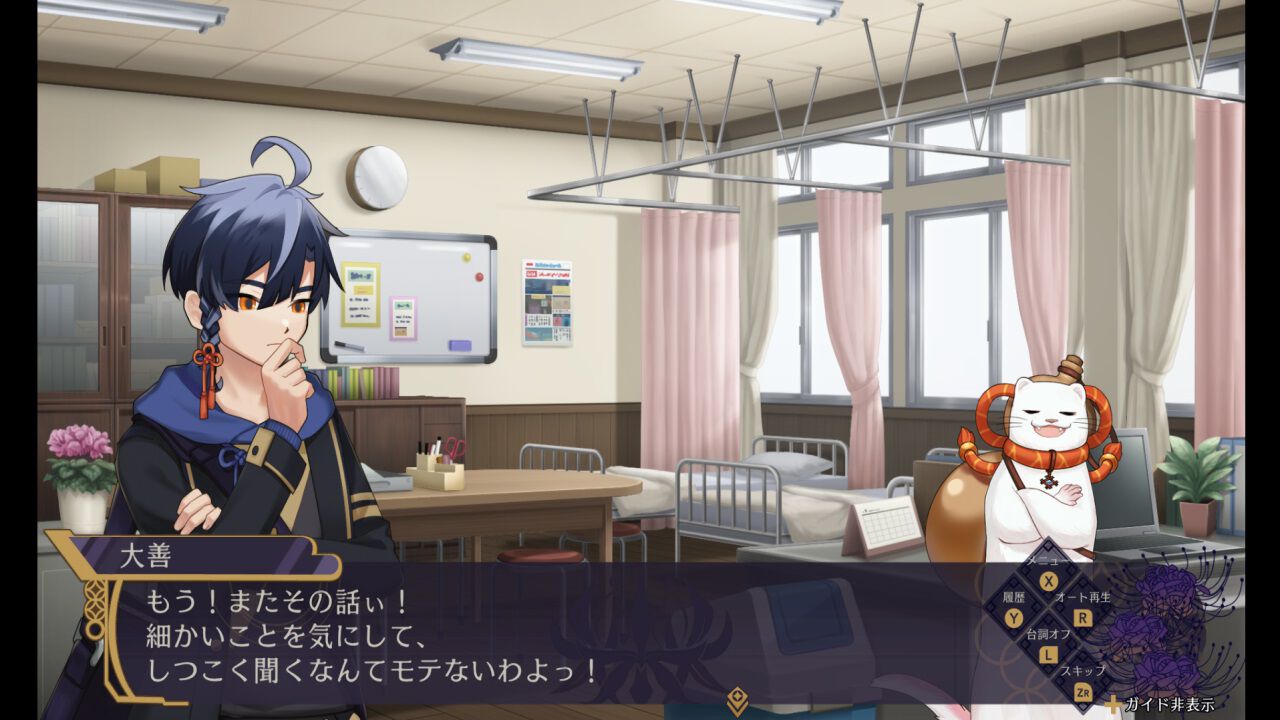Select the golden crest ornament on the textbox edge
The height and width of the screenshot is (720, 1280).
tap(93, 609)
